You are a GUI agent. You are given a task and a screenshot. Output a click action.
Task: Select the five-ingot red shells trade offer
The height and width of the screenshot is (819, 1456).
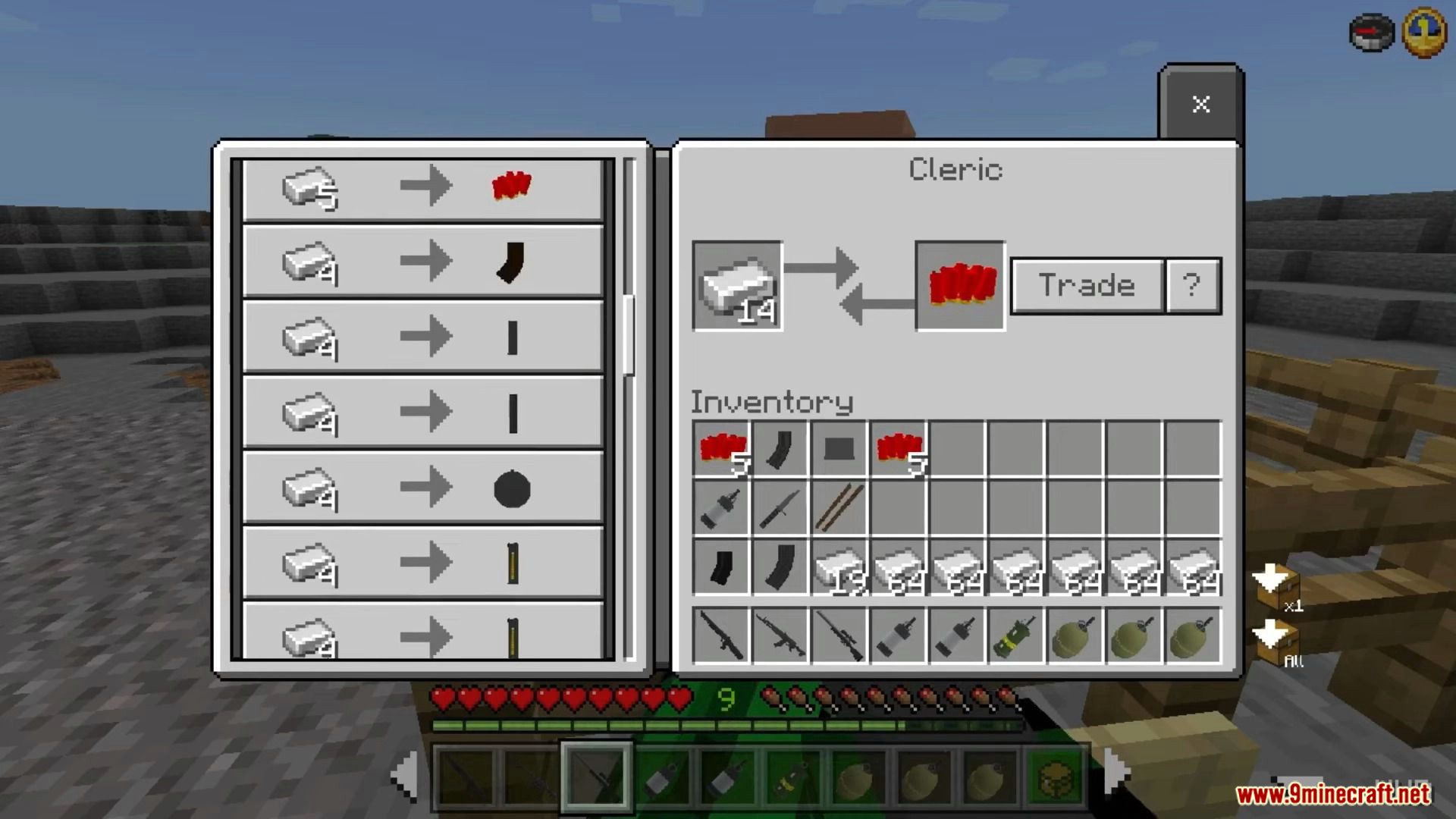point(422,187)
